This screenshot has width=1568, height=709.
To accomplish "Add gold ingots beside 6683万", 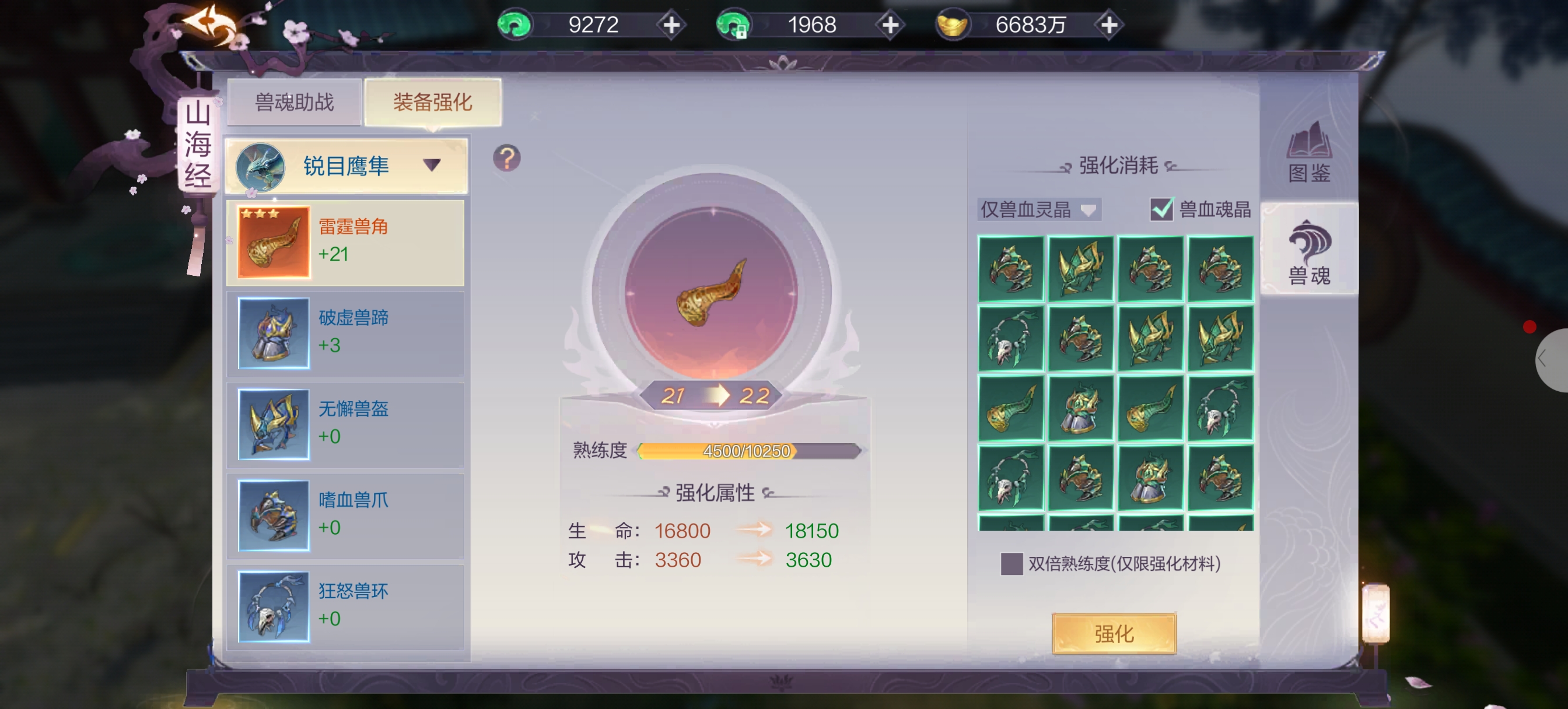I will 1109,26.
